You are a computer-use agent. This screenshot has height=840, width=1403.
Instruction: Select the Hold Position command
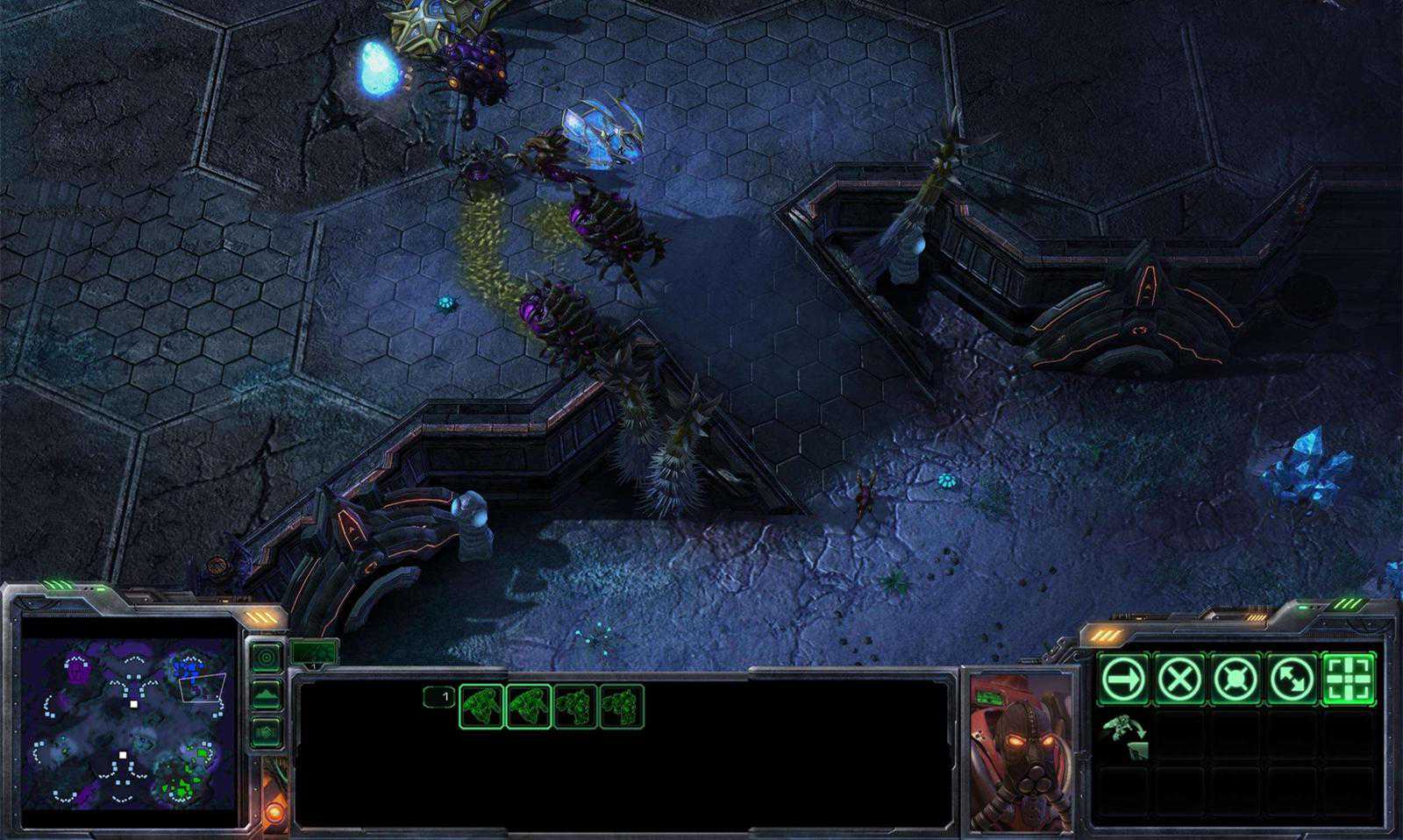pyautogui.click(x=1236, y=679)
